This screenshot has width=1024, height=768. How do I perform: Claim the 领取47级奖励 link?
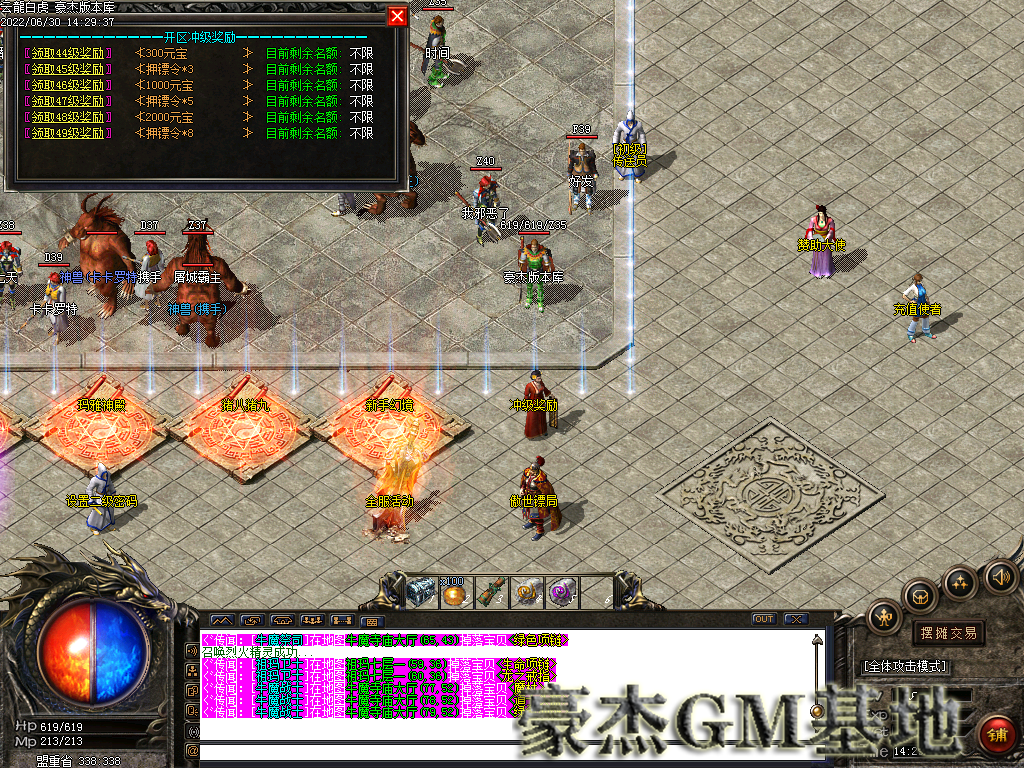[x=68, y=101]
